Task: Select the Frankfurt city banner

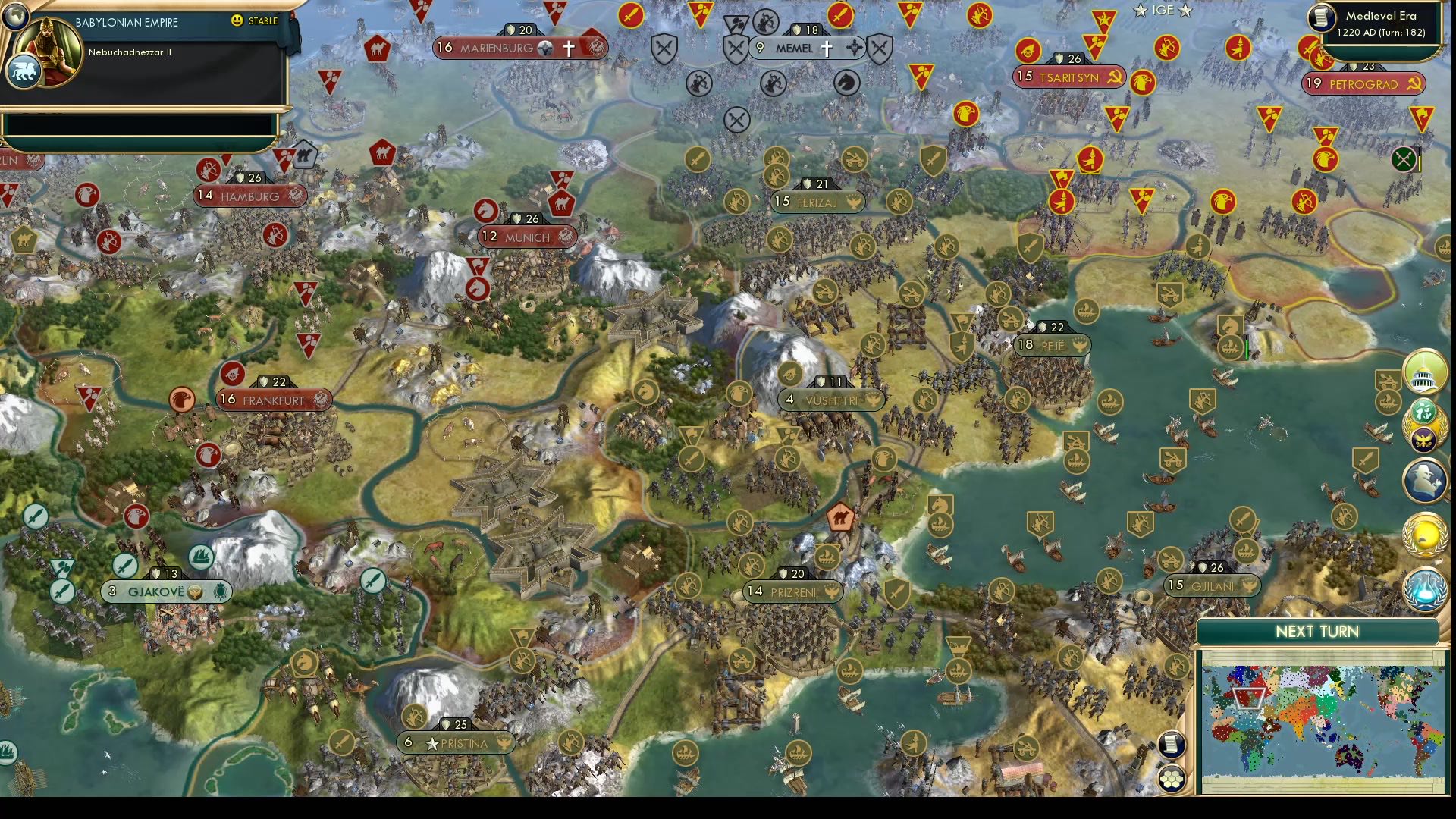Action: 273,400
